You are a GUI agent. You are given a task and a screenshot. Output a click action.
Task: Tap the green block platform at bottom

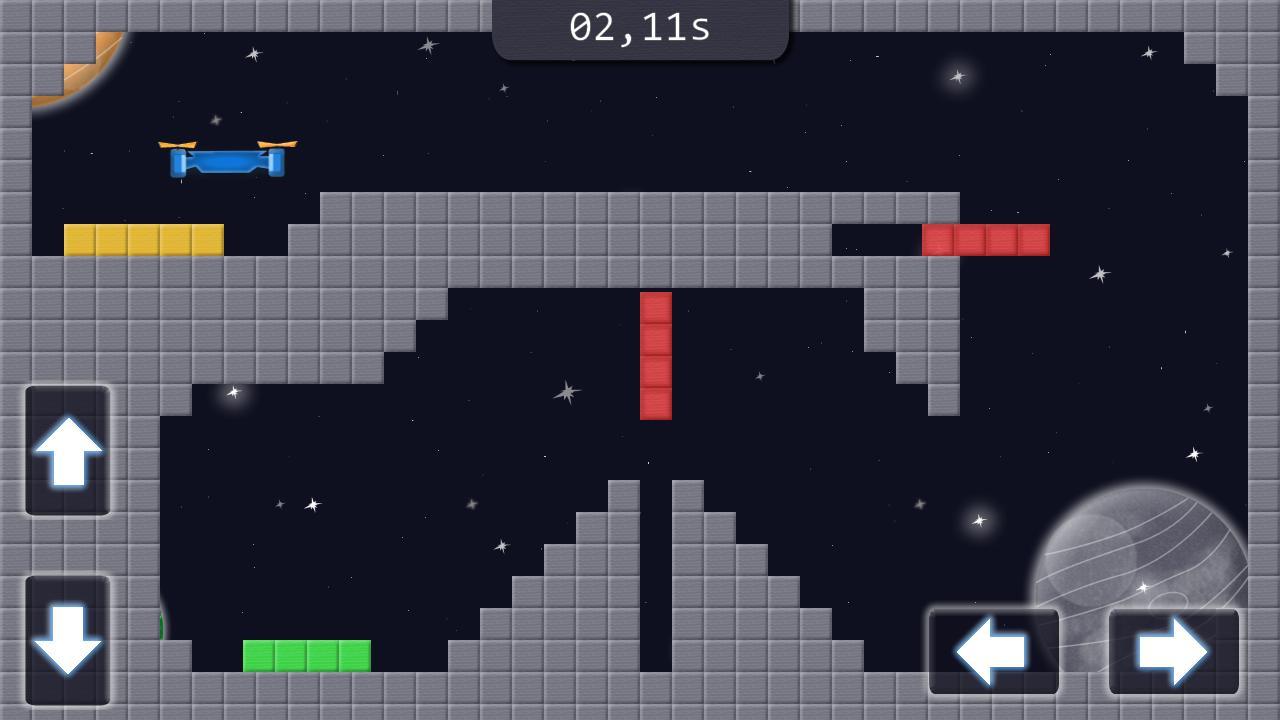305,656
